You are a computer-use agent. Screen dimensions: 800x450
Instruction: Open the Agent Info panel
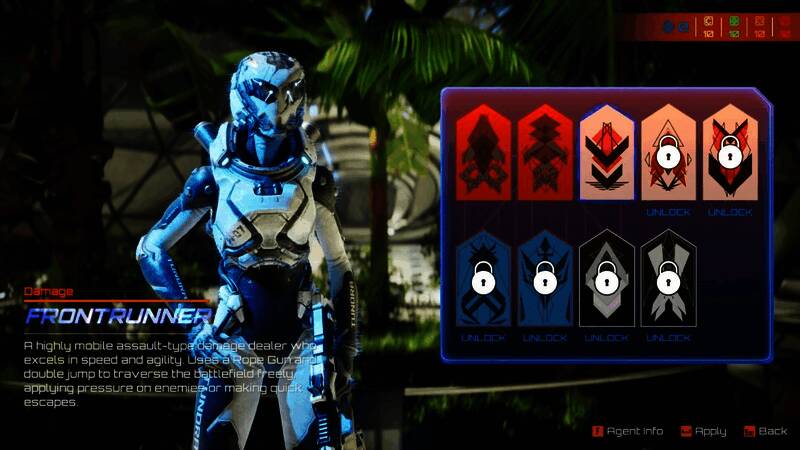tap(628, 431)
